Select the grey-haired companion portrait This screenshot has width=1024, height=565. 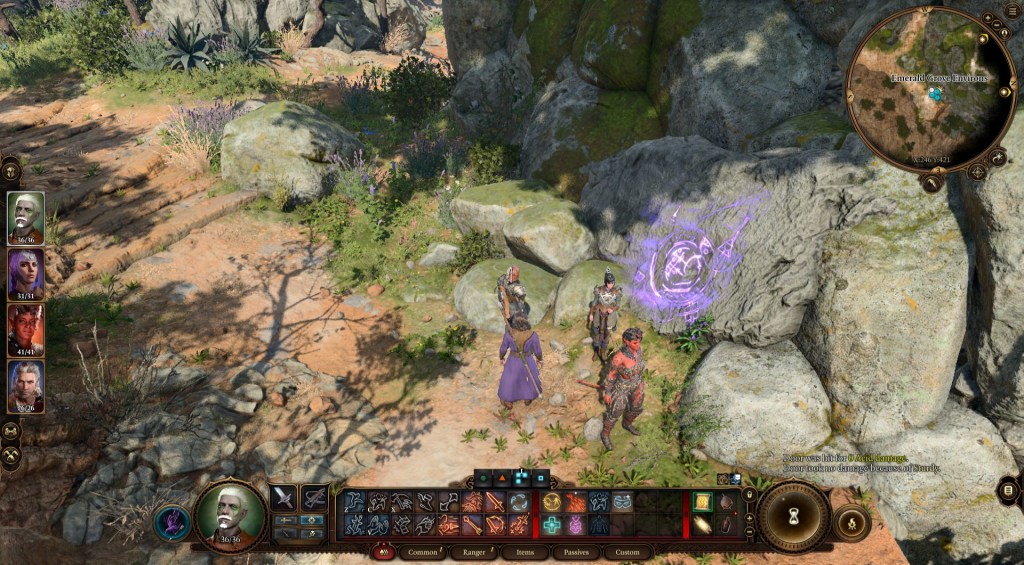pos(26,385)
